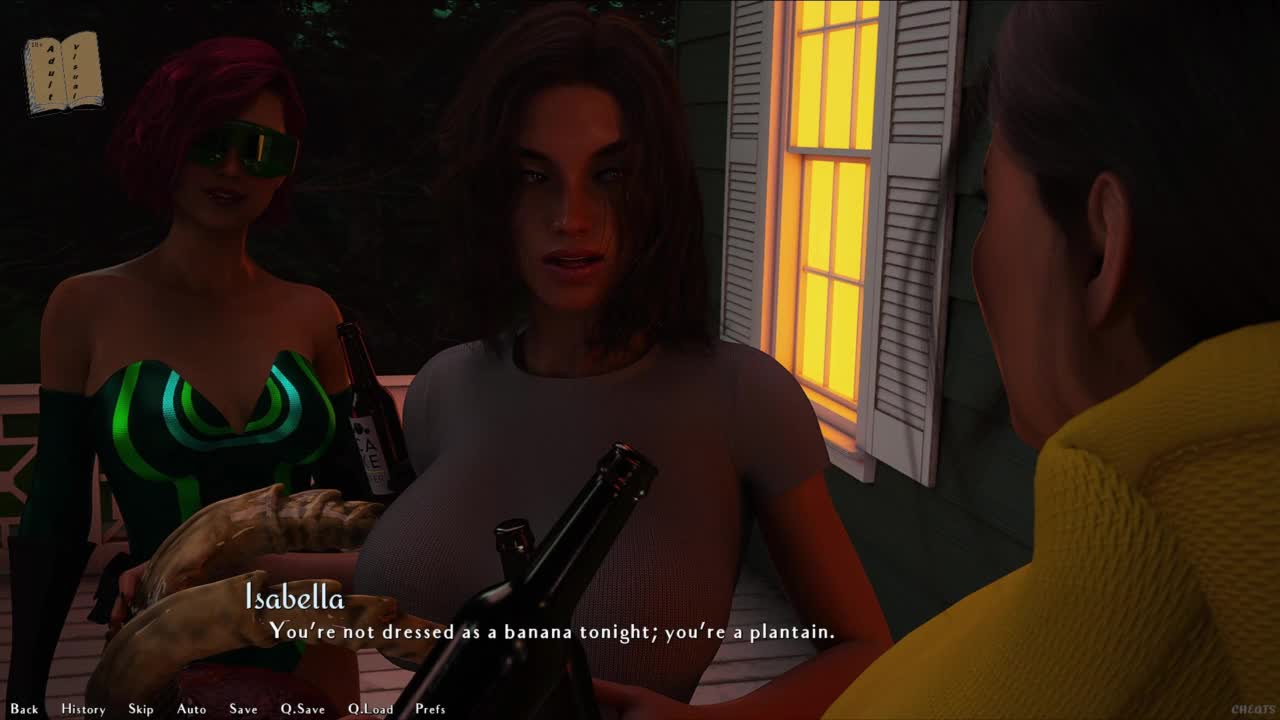1280x720 pixels.
Task: Open the book icon menu
Action: tap(63, 72)
